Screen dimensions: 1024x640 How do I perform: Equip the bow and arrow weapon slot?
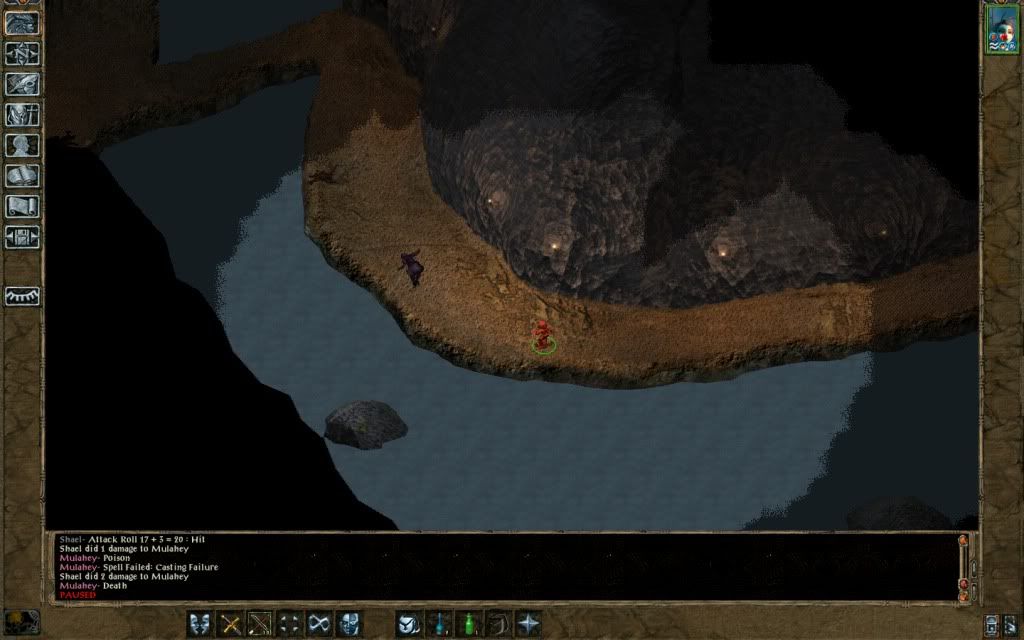click(x=260, y=624)
